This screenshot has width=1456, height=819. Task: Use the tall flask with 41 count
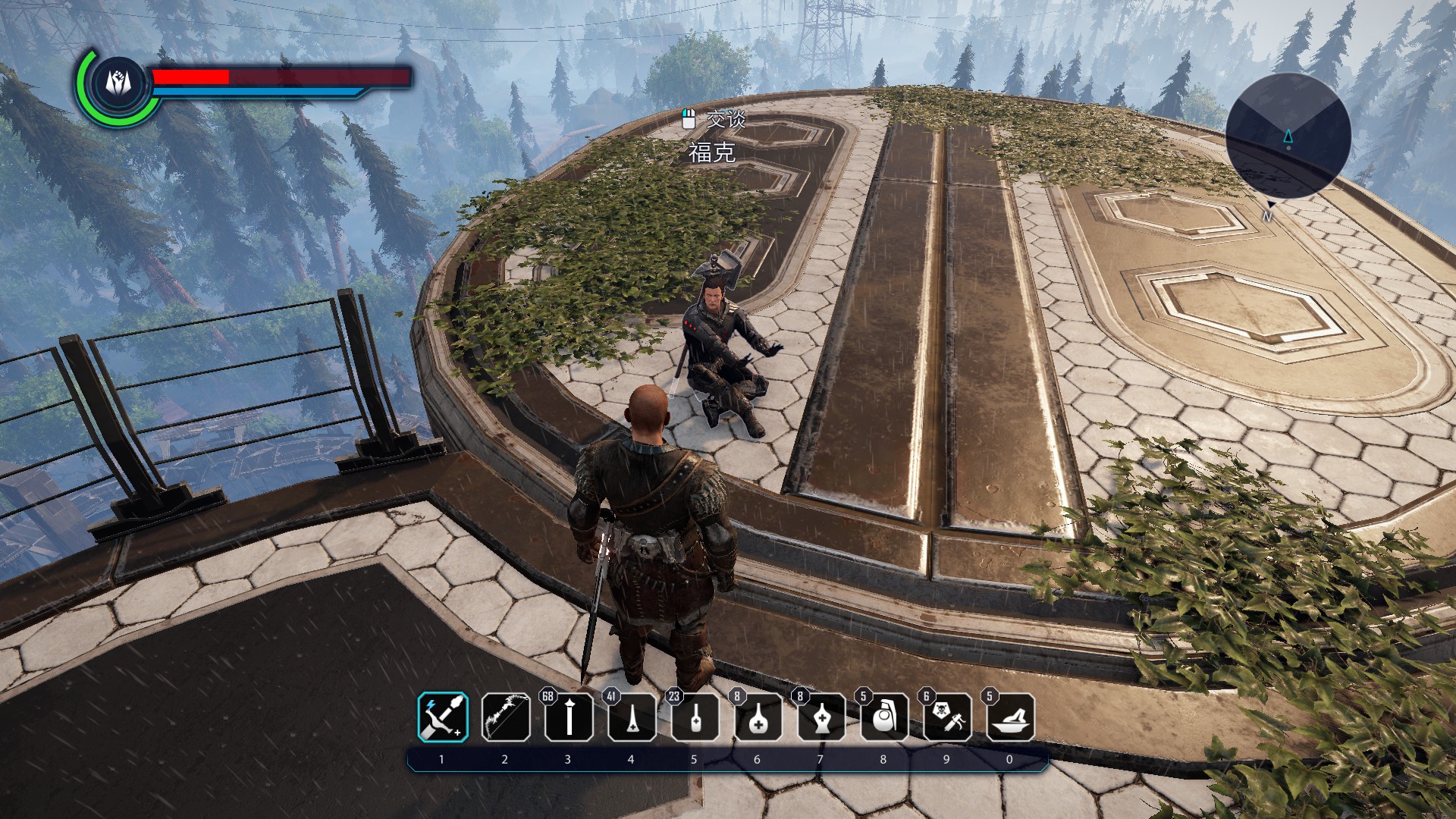pyautogui.click(x=632, y=717)
